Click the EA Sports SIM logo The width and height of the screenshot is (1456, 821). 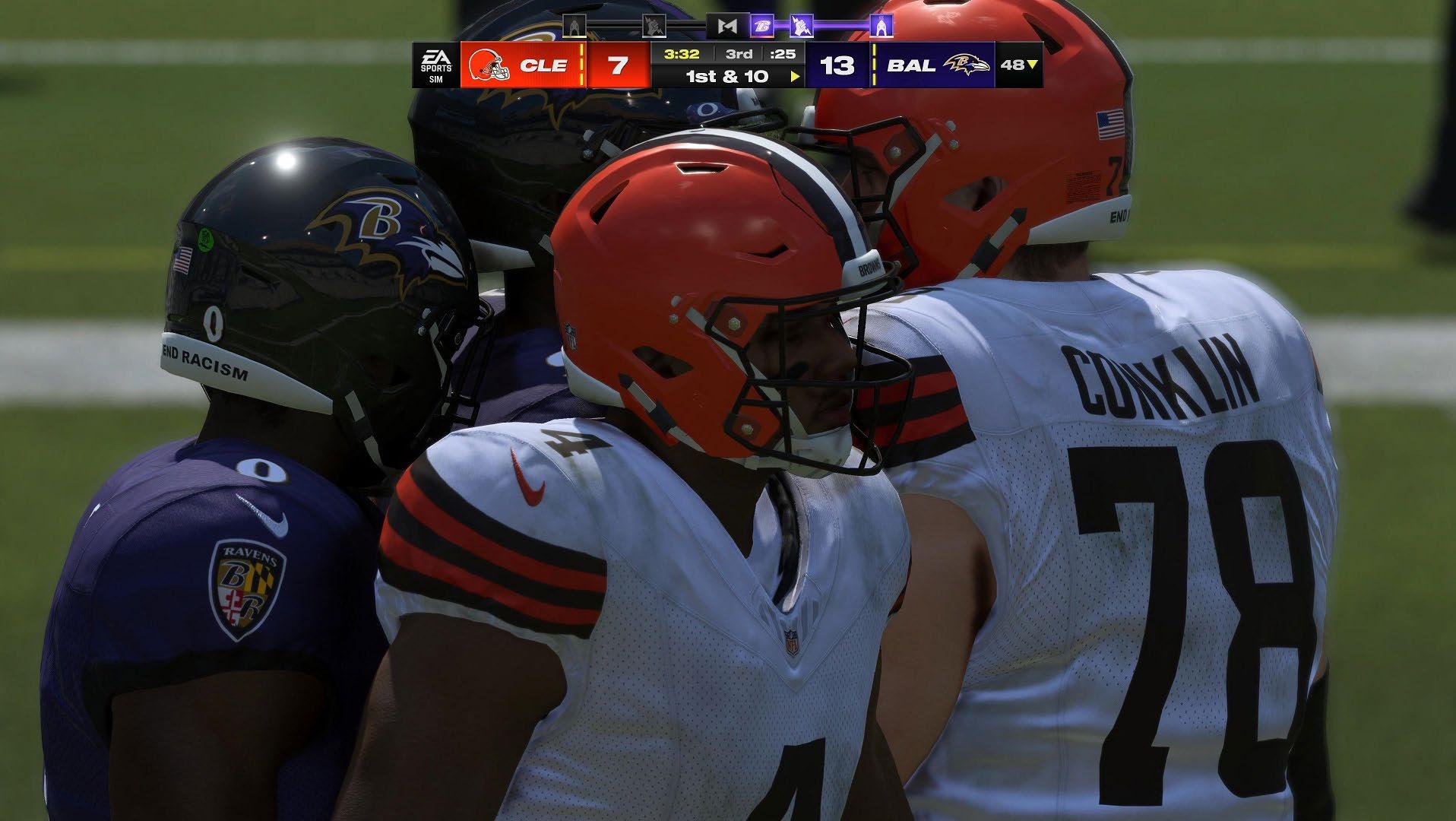[436, 65]
